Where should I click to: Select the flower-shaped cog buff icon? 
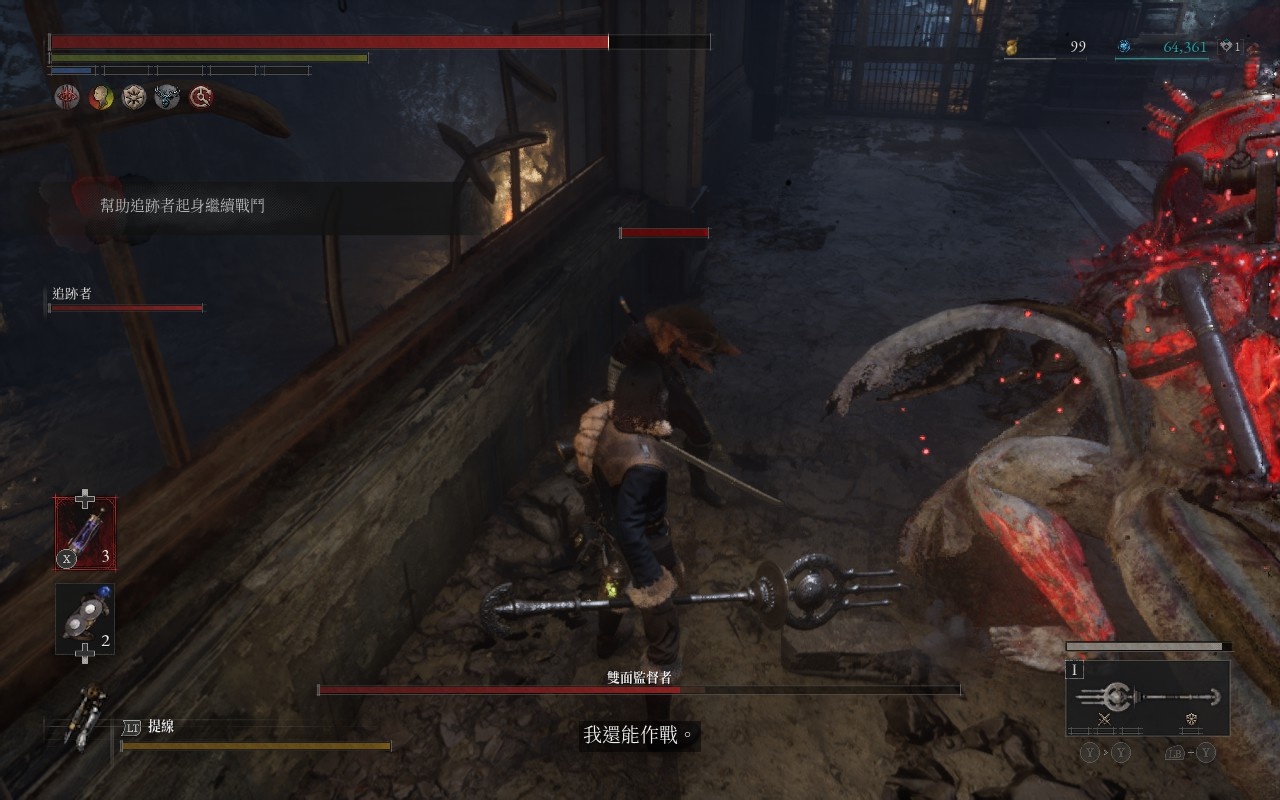[x=134, y=96]
